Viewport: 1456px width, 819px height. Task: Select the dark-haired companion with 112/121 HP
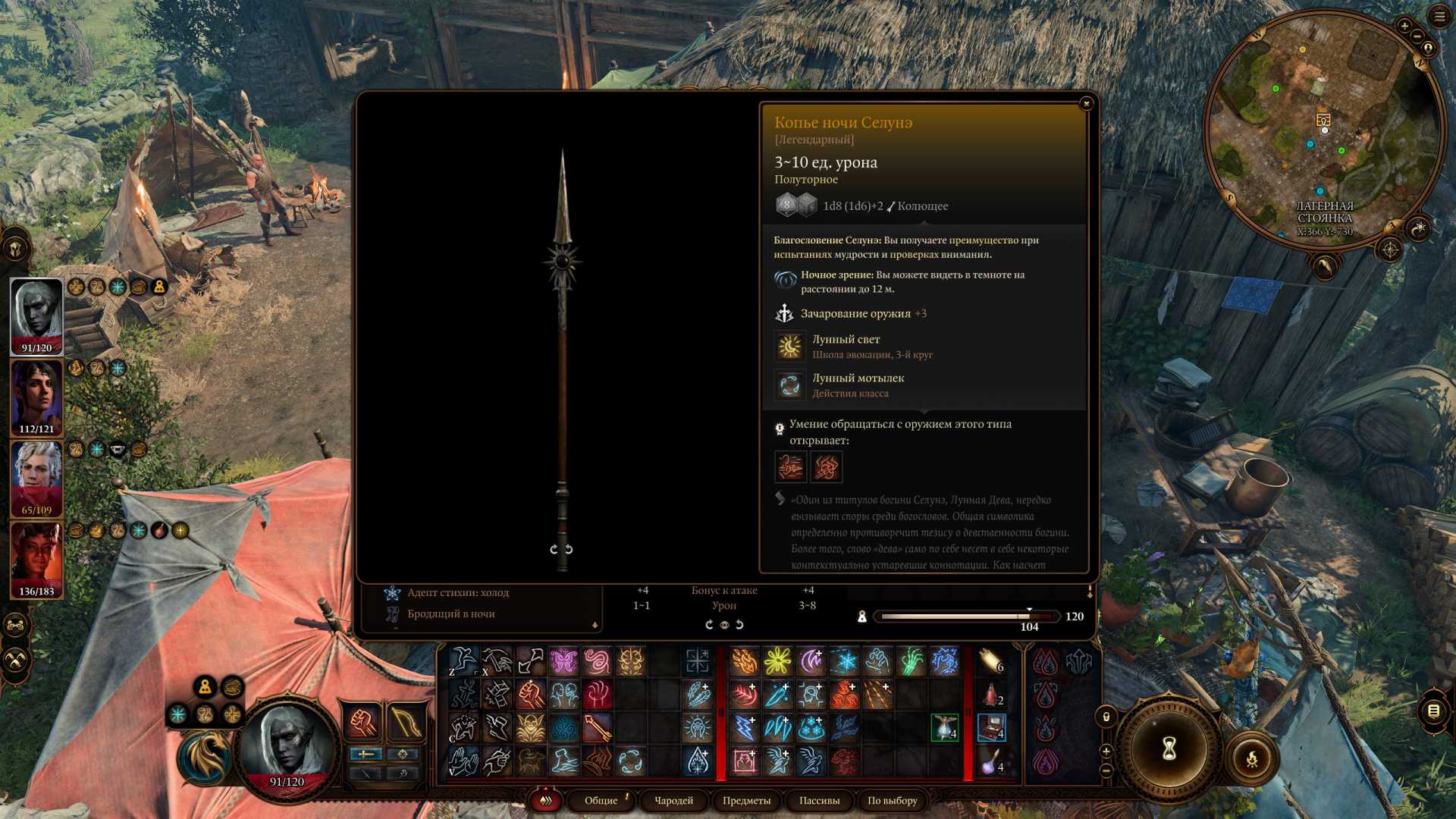(x=36, y=397)
